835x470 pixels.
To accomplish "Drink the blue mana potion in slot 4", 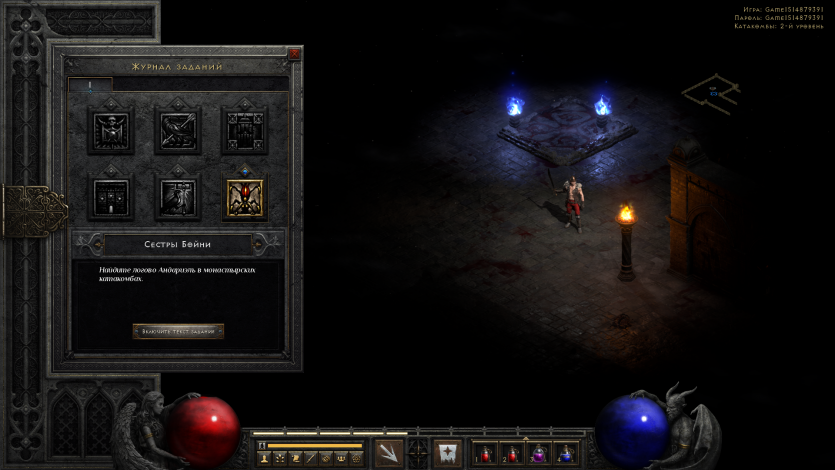I will [566, 454].
